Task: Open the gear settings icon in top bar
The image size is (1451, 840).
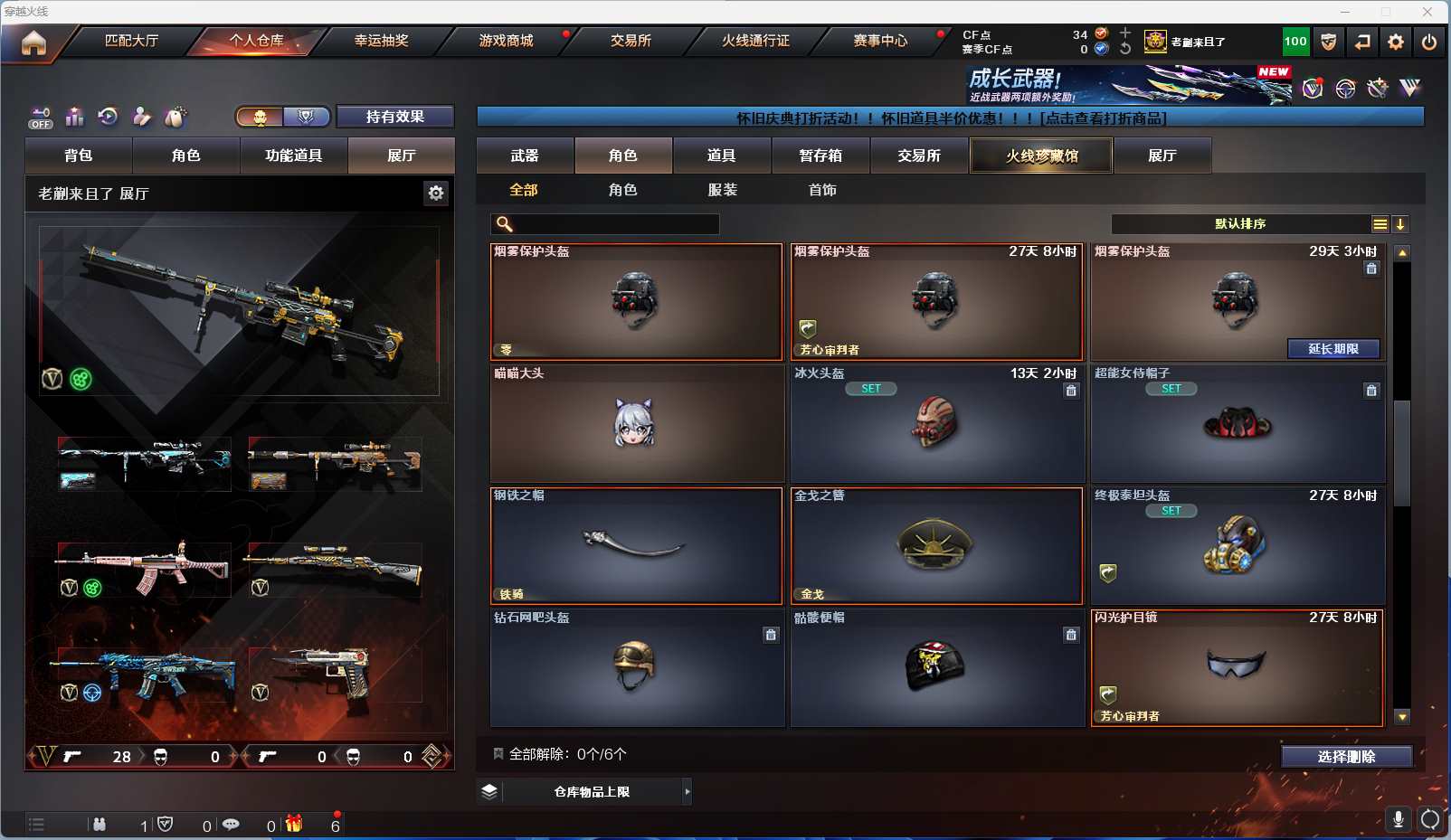Action: 1396,42
